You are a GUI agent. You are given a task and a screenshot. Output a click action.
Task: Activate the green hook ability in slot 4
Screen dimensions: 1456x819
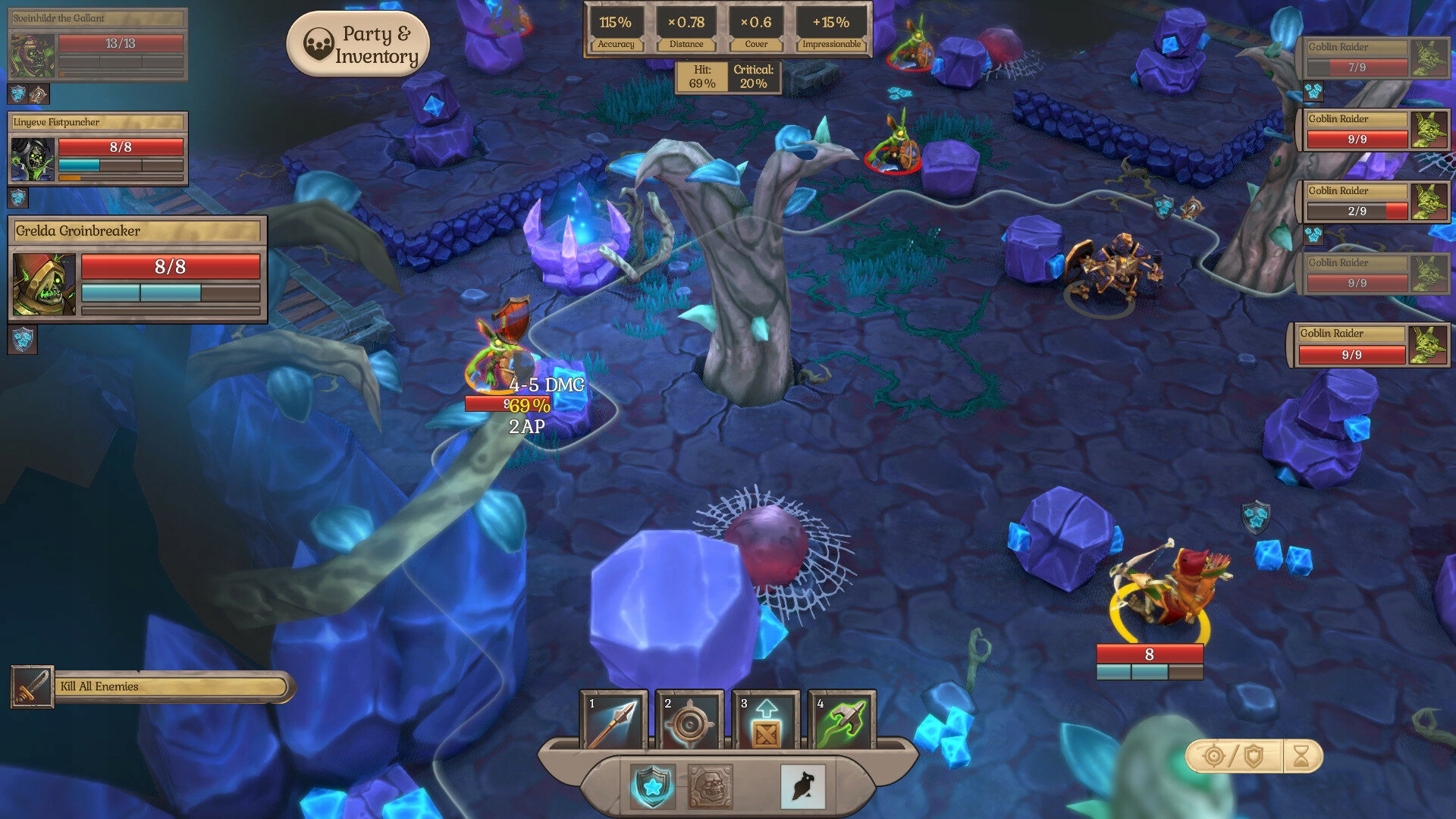point(842,721)
